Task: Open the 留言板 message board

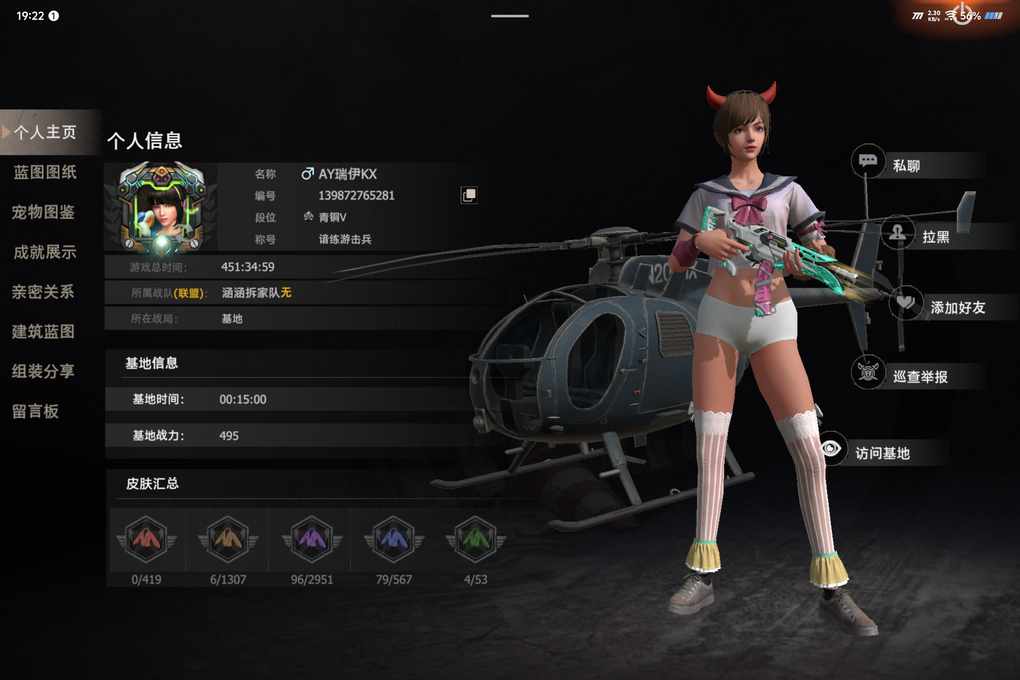Action: coord(36,411)
